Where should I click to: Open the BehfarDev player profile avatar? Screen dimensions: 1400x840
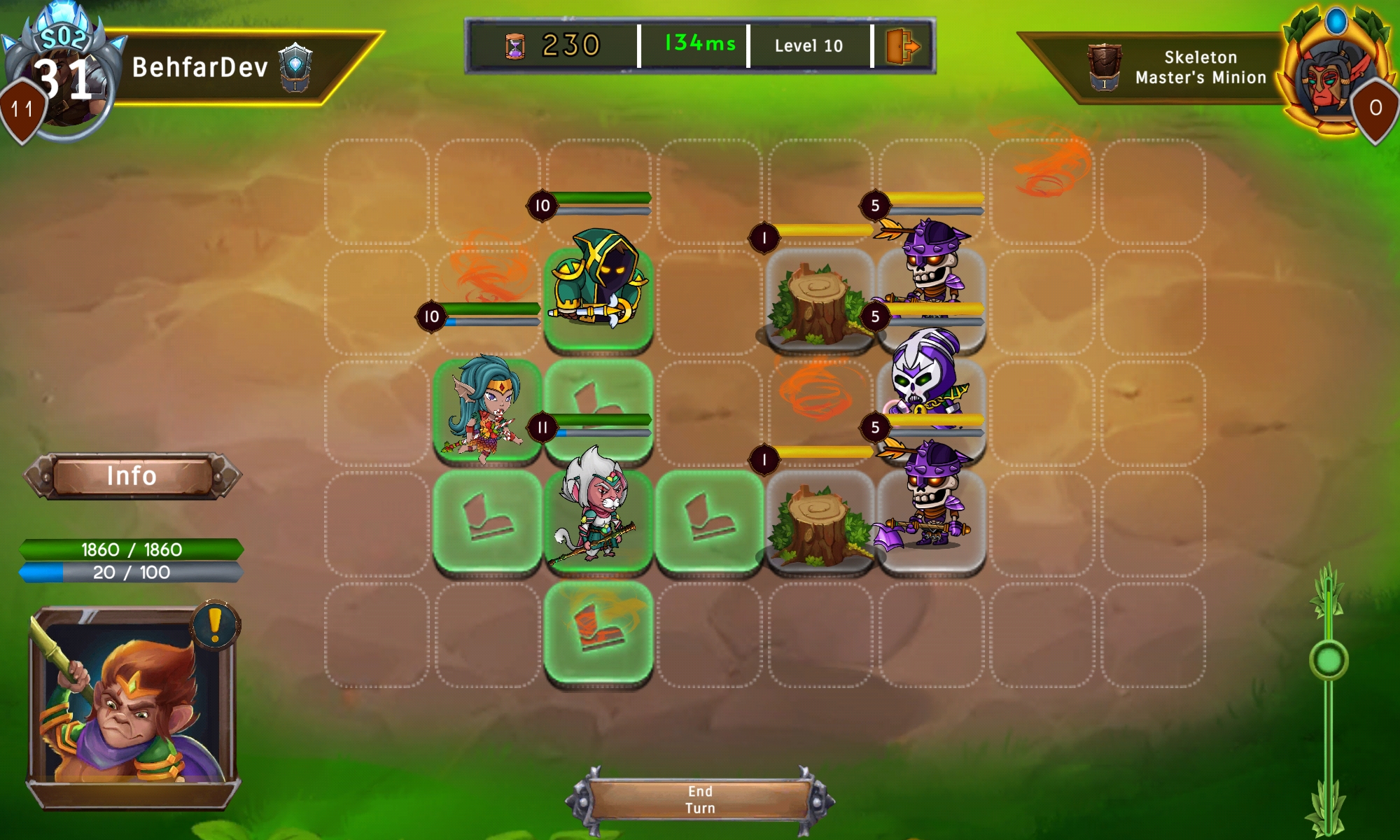point(63,77)
